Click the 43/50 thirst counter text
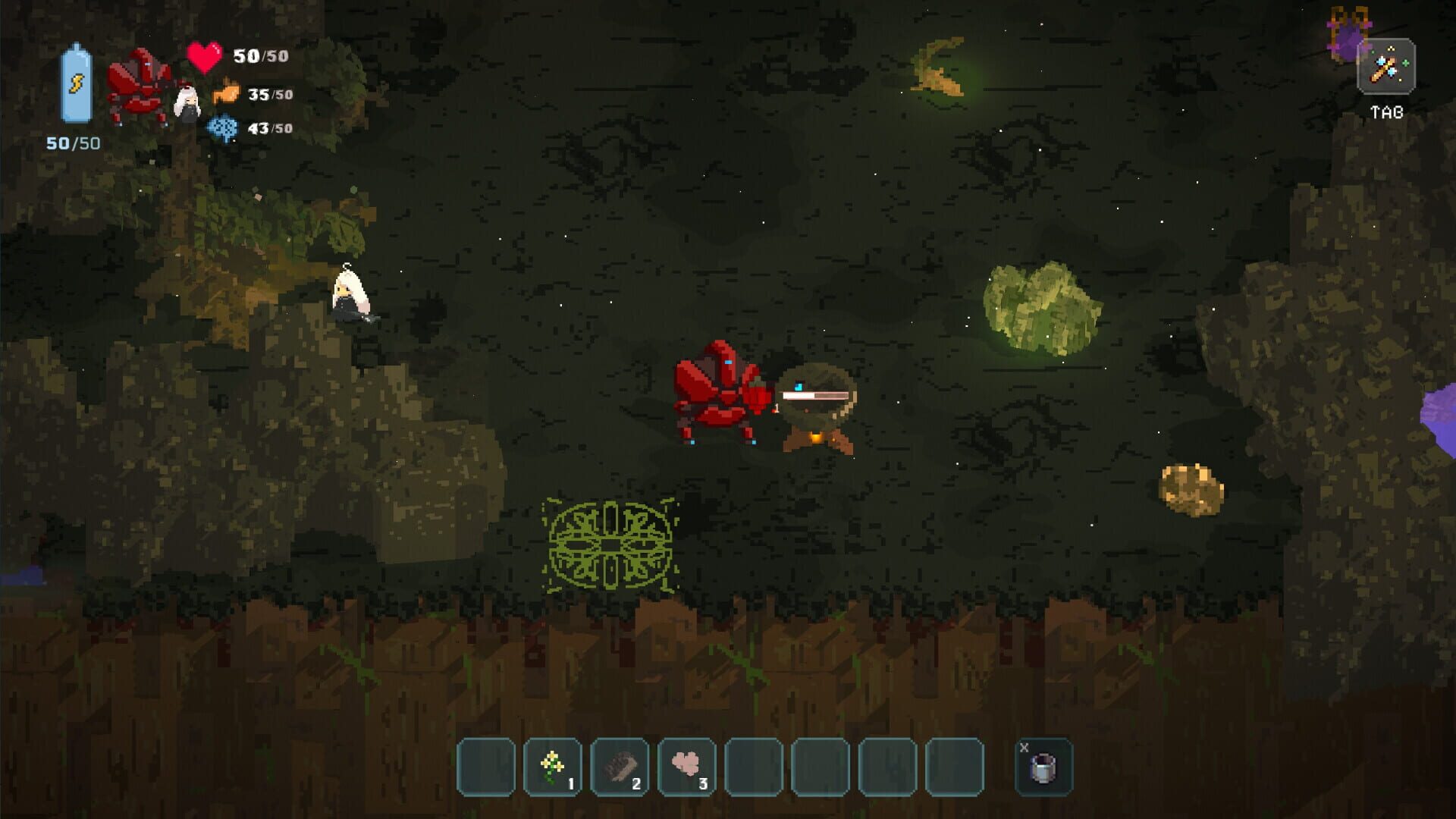This screenshot has width=1456, height=819. 269,127
